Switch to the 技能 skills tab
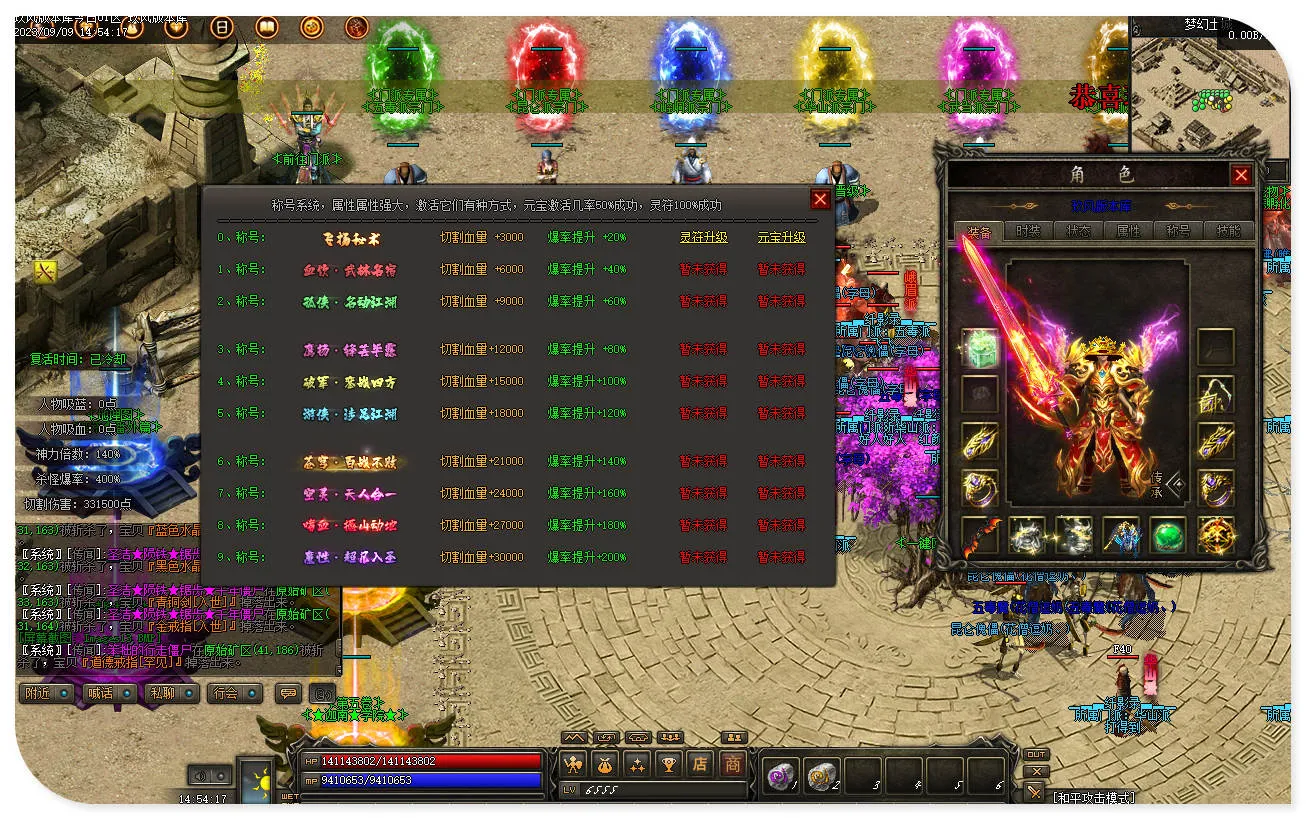 coord(1228,231)
